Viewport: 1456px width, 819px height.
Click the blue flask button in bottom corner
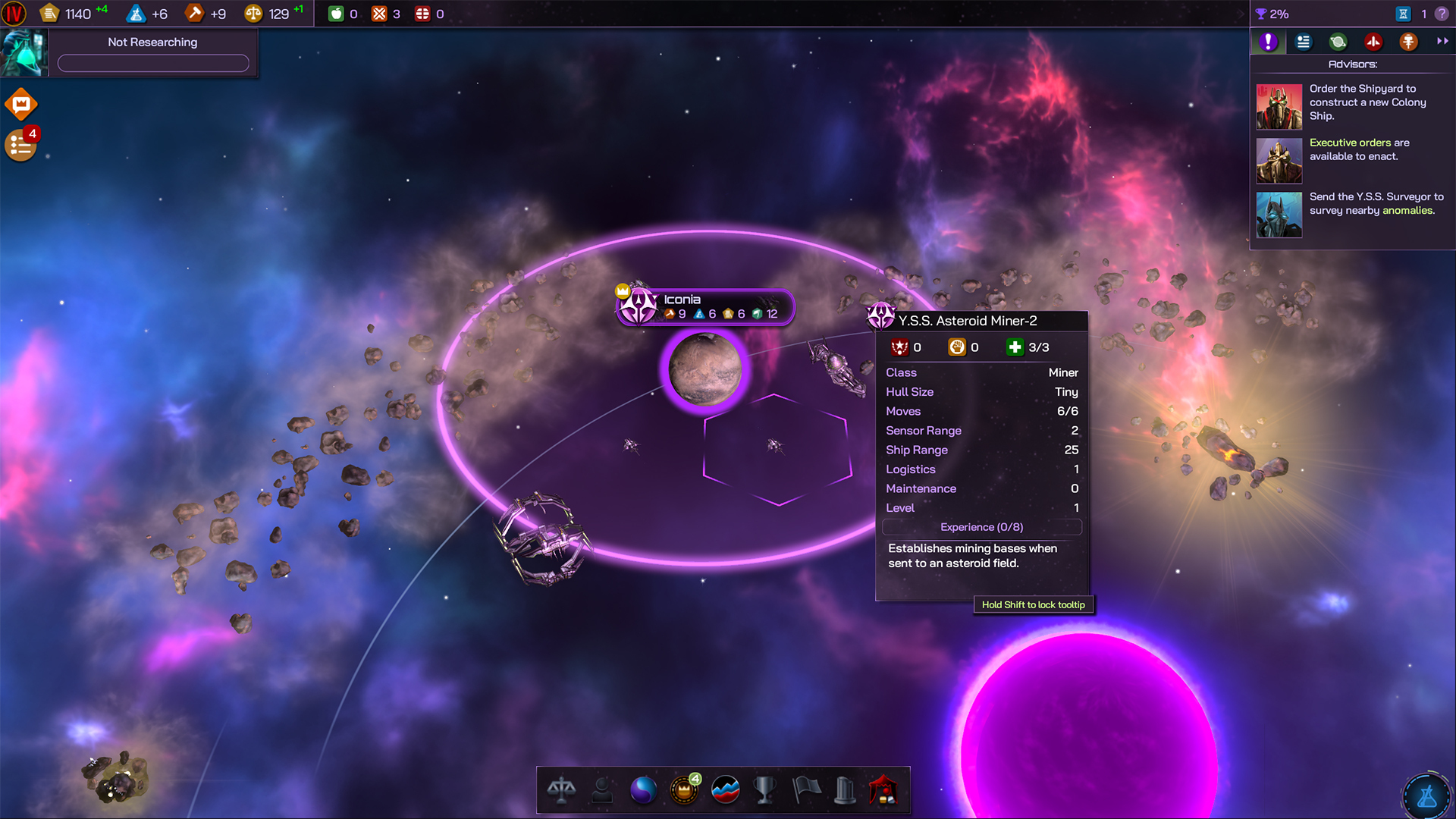[1426, 796]
